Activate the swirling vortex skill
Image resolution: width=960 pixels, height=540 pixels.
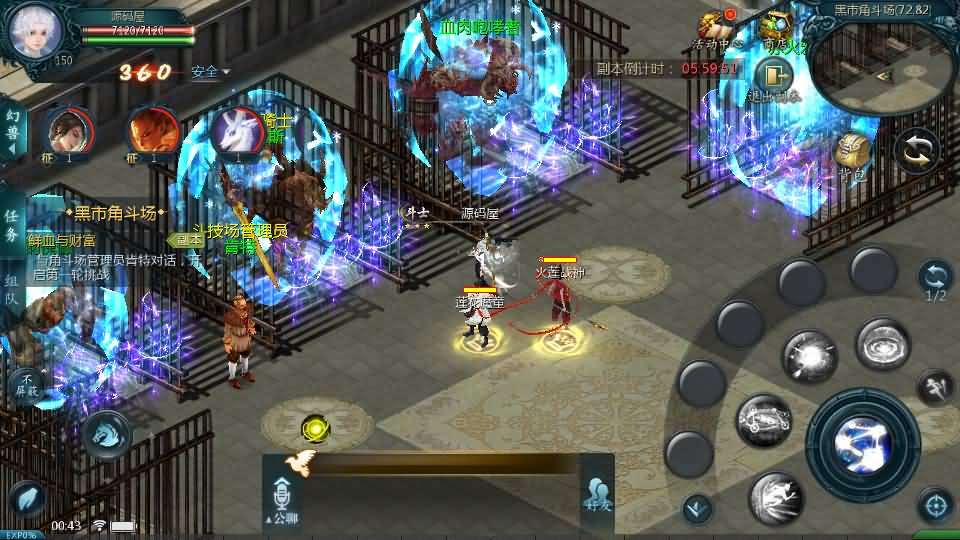pyautogui.click(x=882, y=345)
